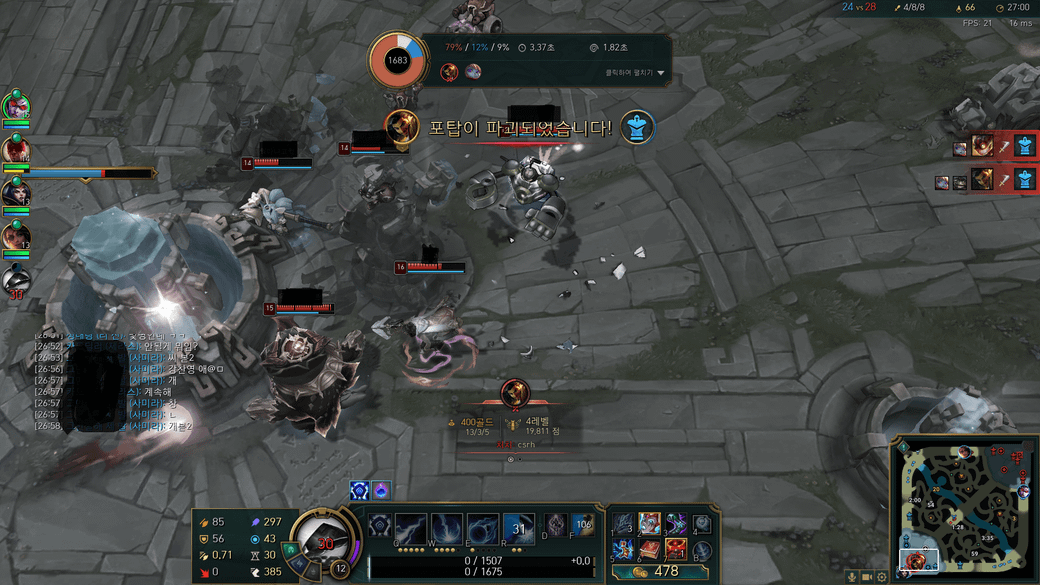
Task: Toggle the microphone button
Action: [x=851, y=577]
